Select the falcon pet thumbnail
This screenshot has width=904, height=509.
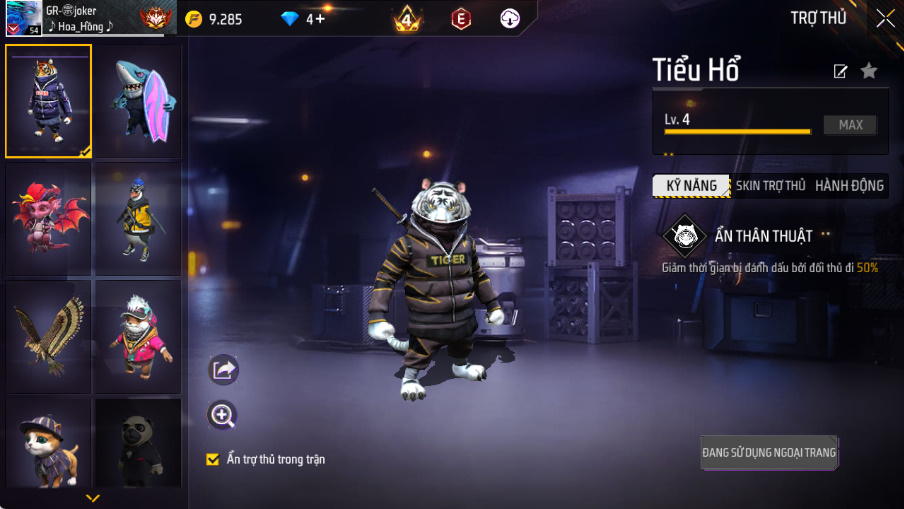pos(48,337)
